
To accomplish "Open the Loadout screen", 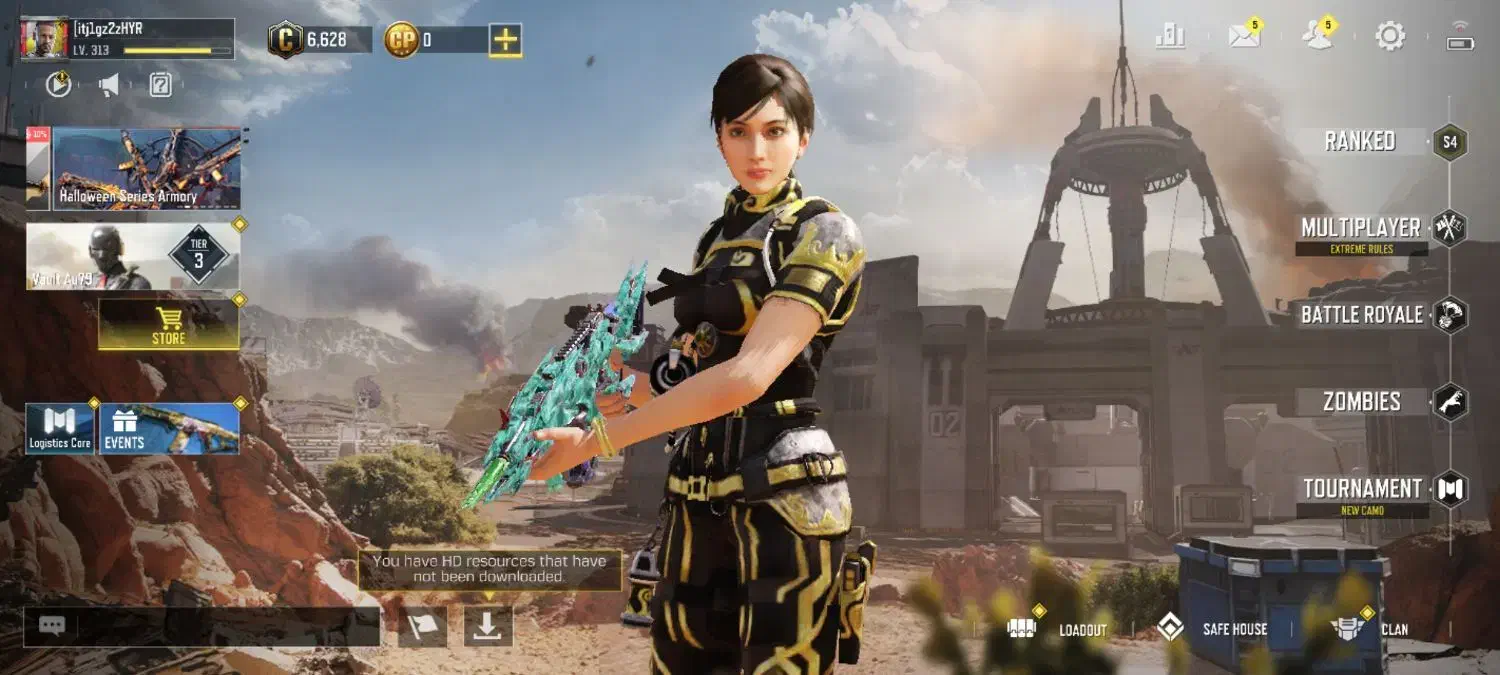I will coord(1058,629).
